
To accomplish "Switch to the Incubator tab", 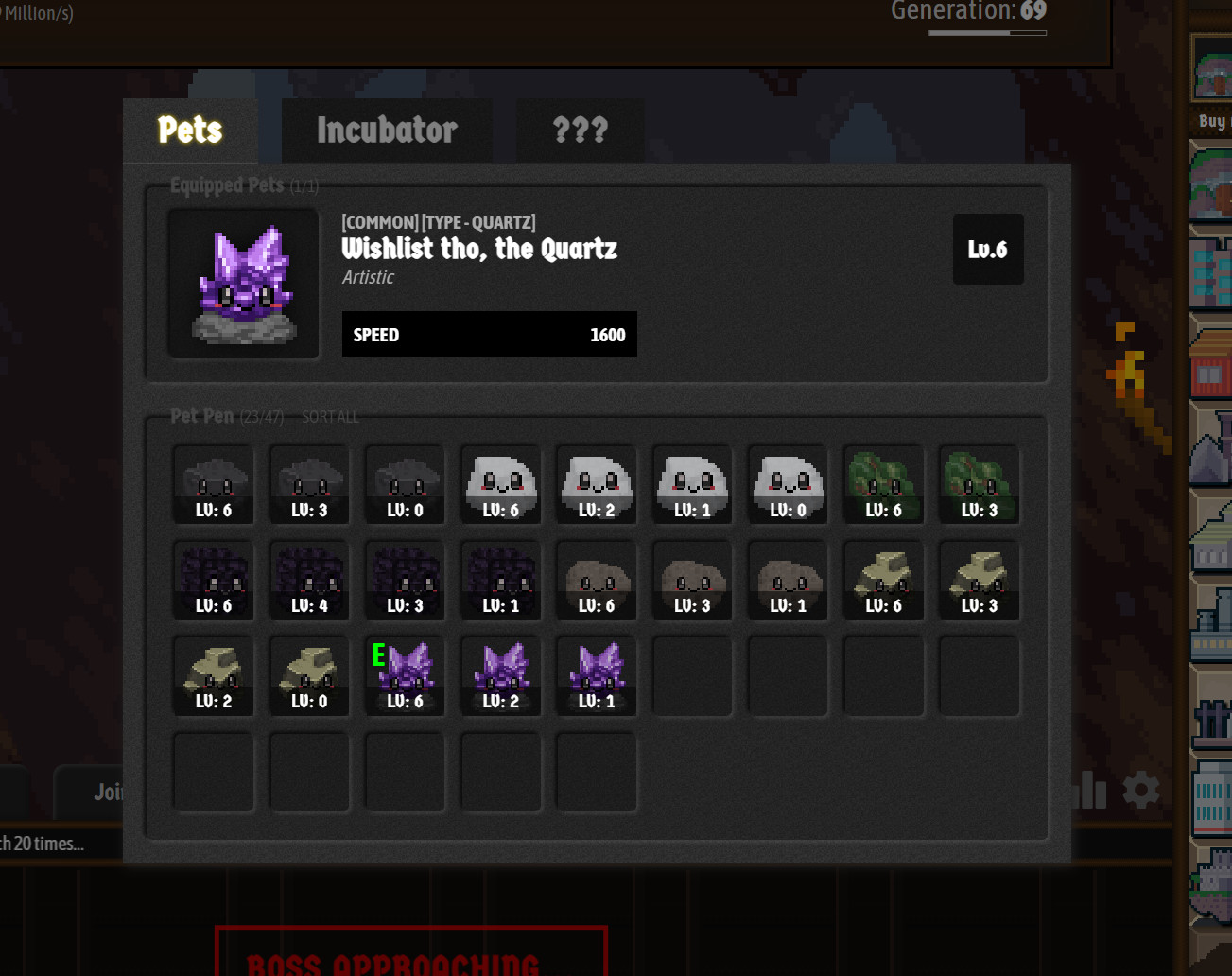I will [x=387, y=131].
